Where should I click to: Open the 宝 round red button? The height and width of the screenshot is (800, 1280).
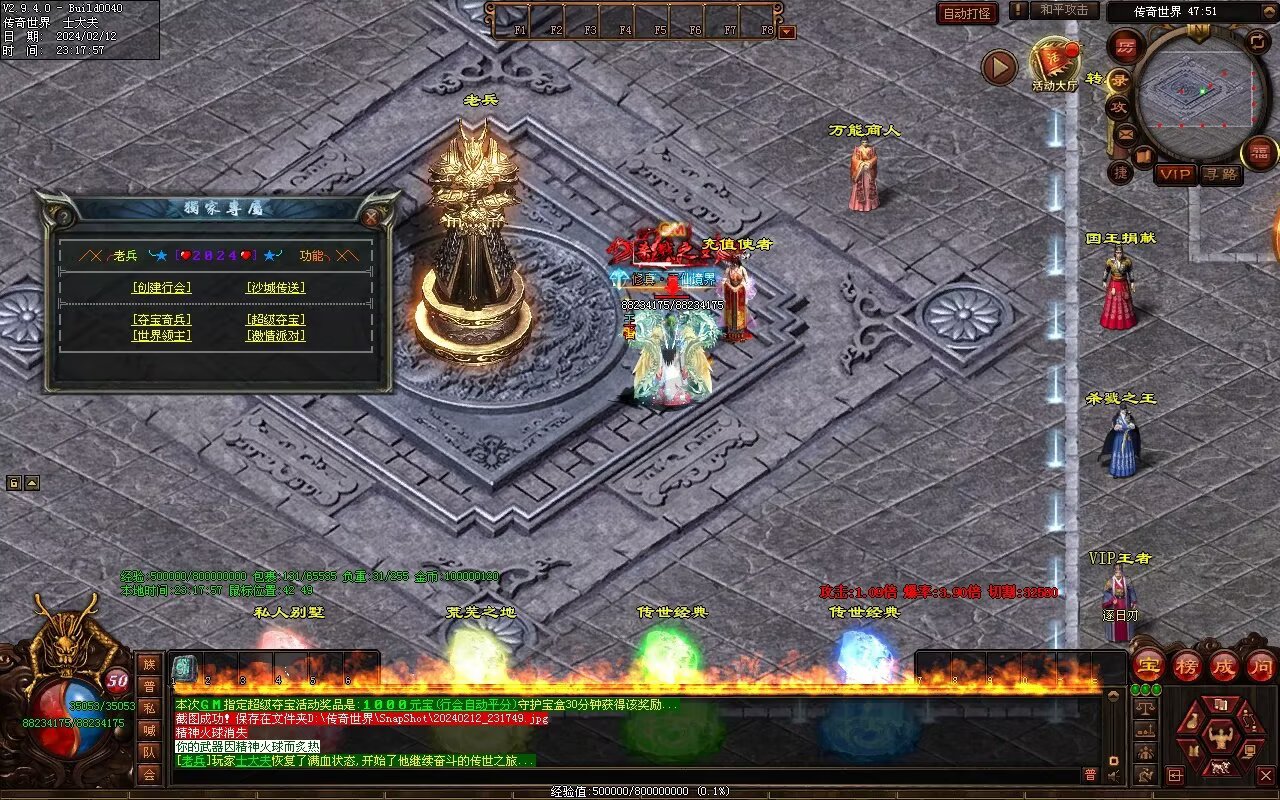[x=1149, y=665]
